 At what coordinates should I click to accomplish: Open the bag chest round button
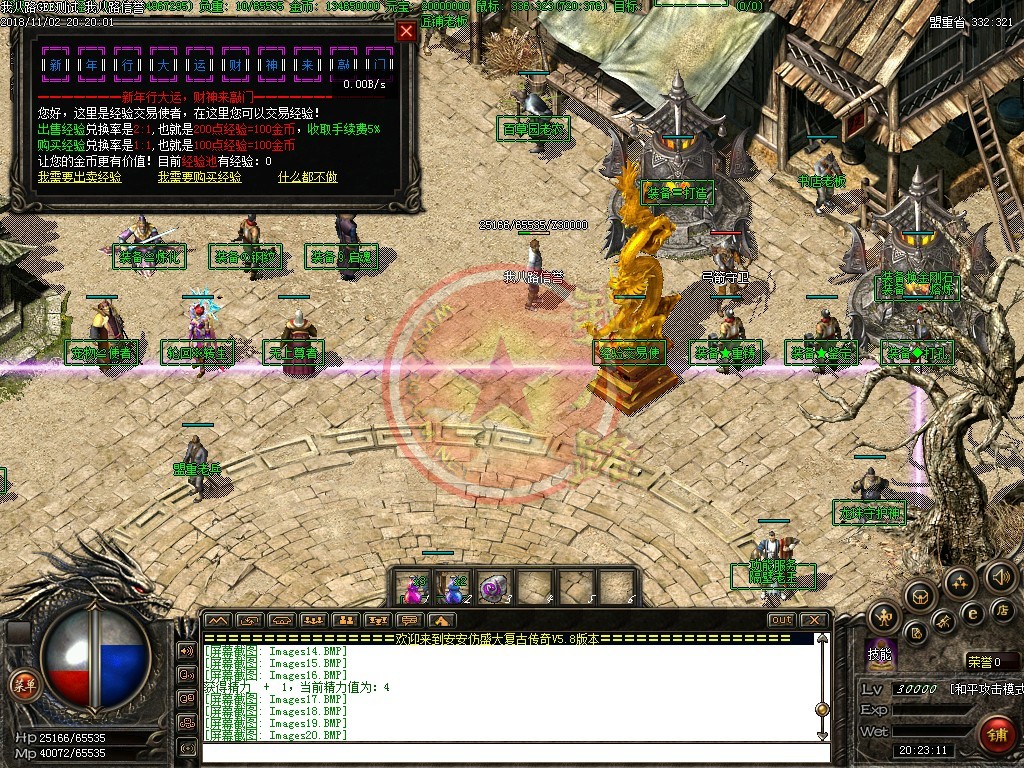click(x=920, y=597)
